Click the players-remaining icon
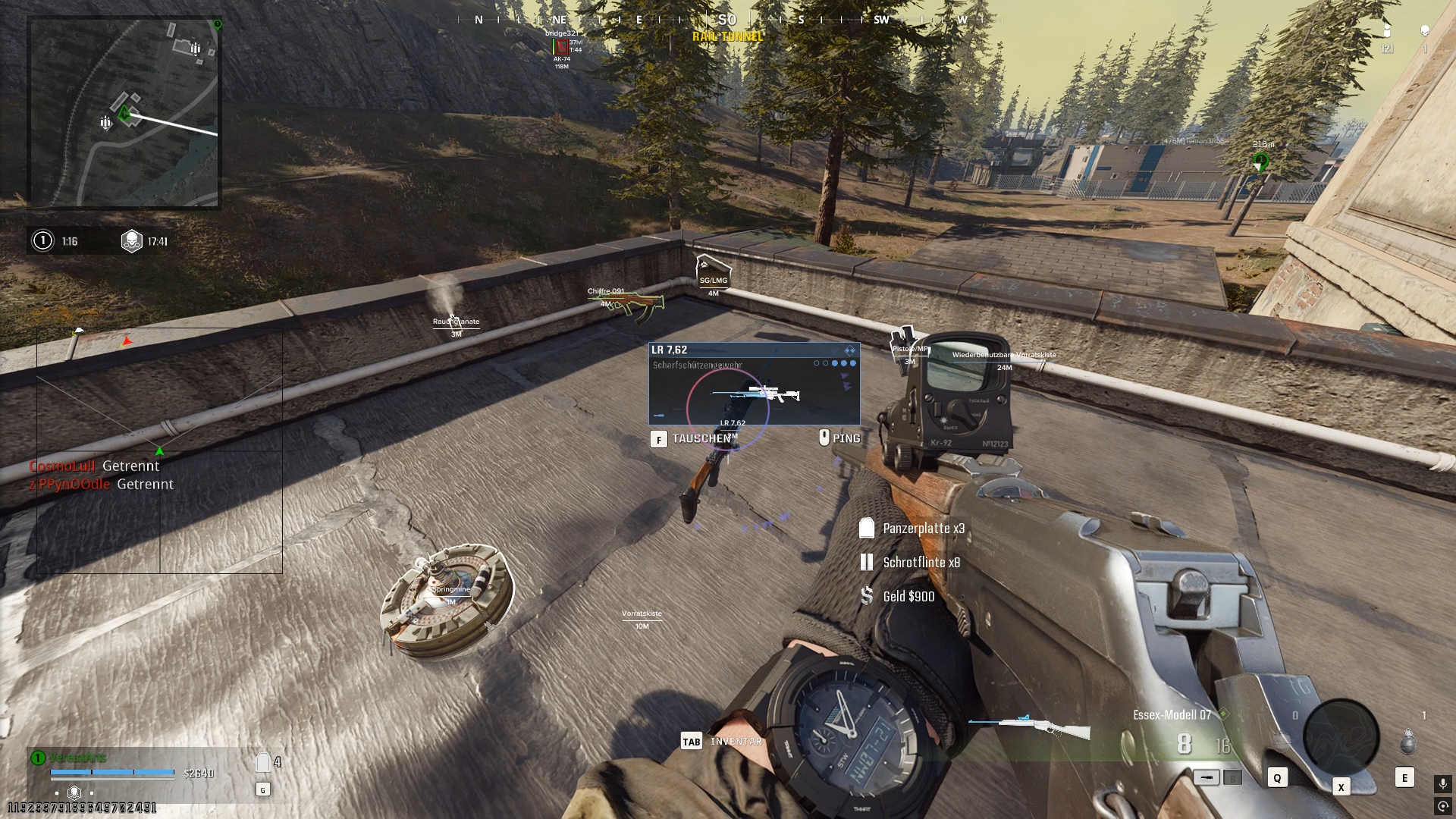Image resolution: width=1456 pixels, height=819 pixels. [1387, 31]
